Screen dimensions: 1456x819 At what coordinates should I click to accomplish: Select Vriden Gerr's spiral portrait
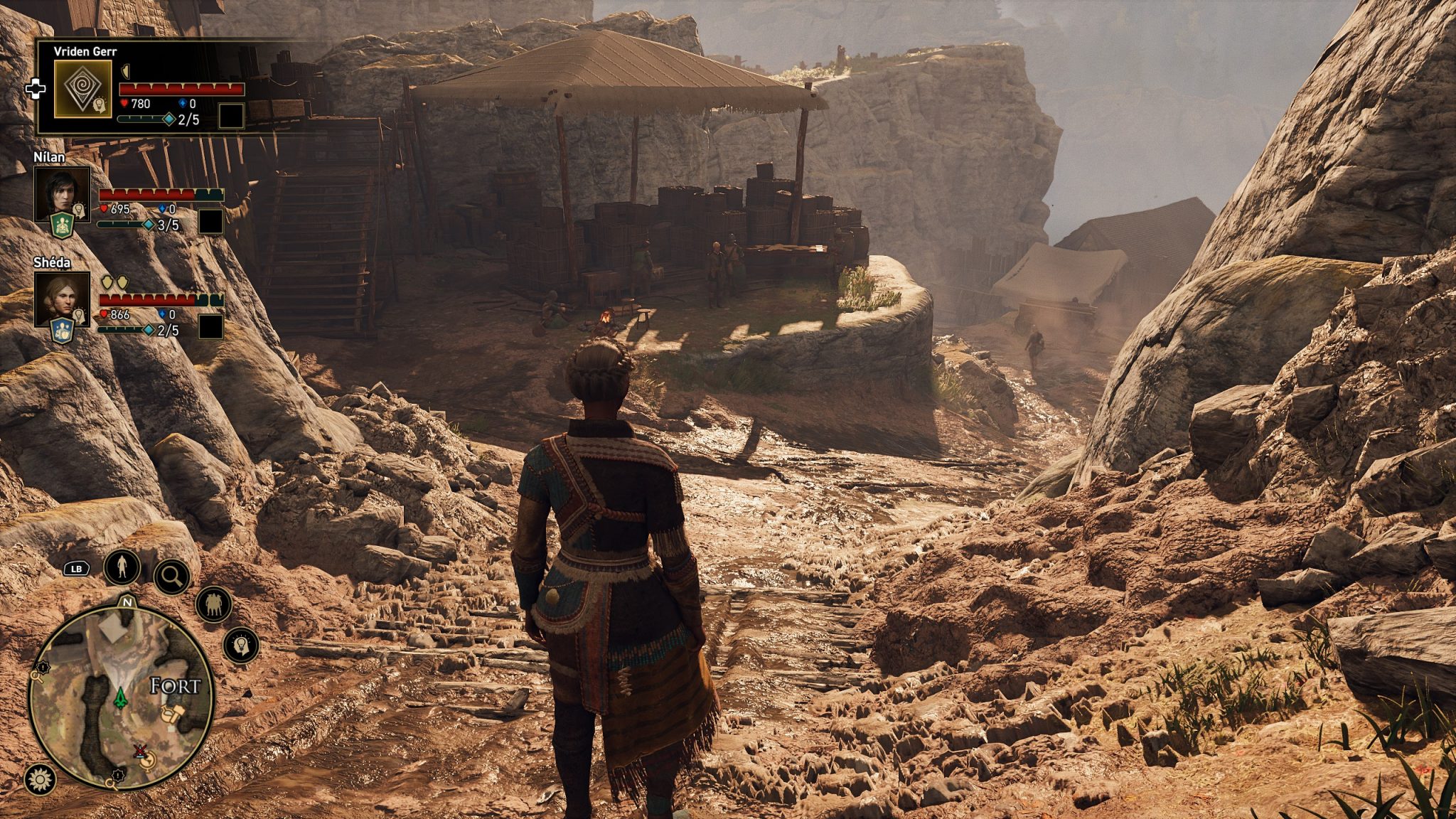(x=82, y=89)
